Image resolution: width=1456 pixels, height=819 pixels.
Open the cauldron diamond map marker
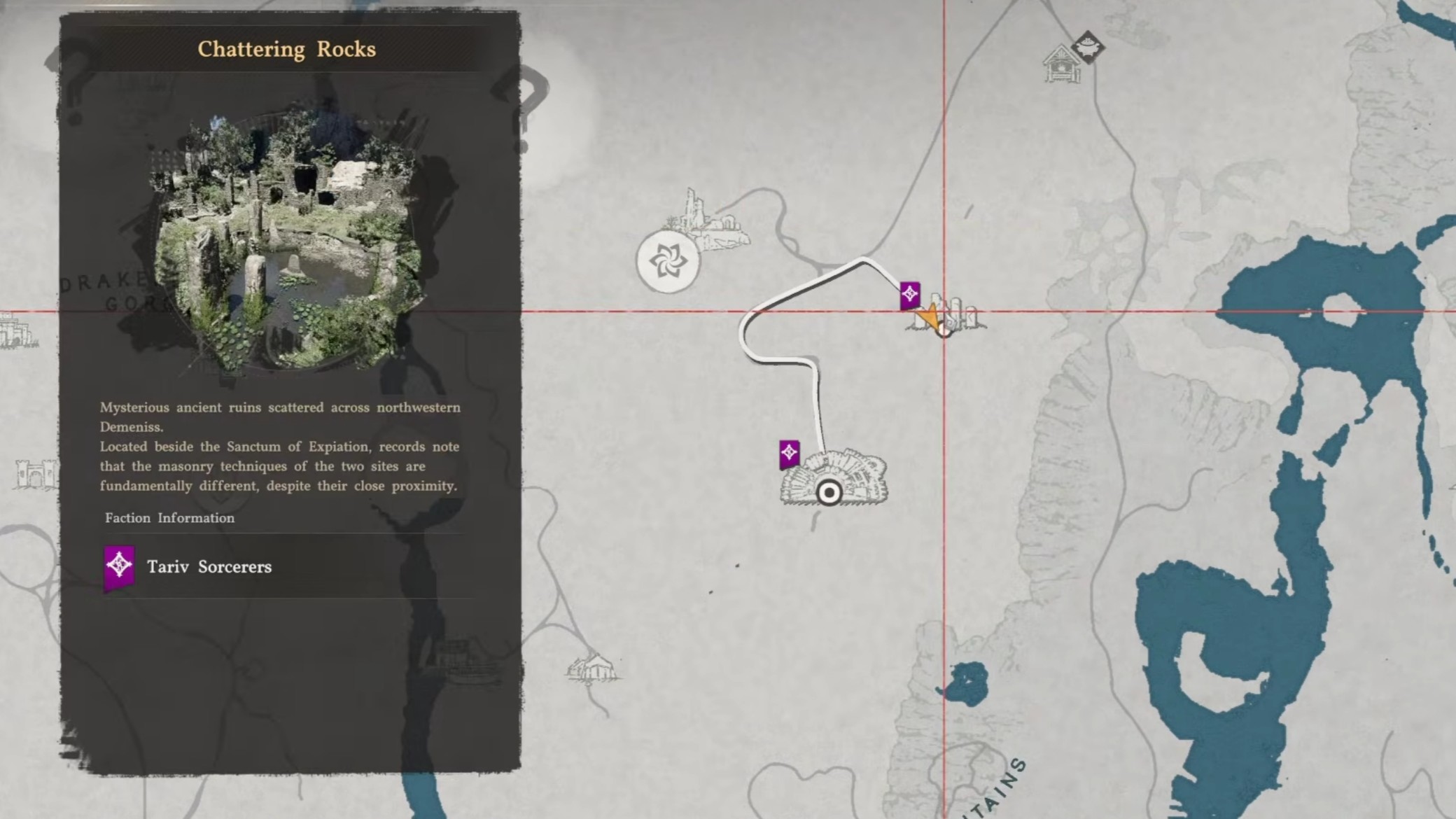[1087, 48]
